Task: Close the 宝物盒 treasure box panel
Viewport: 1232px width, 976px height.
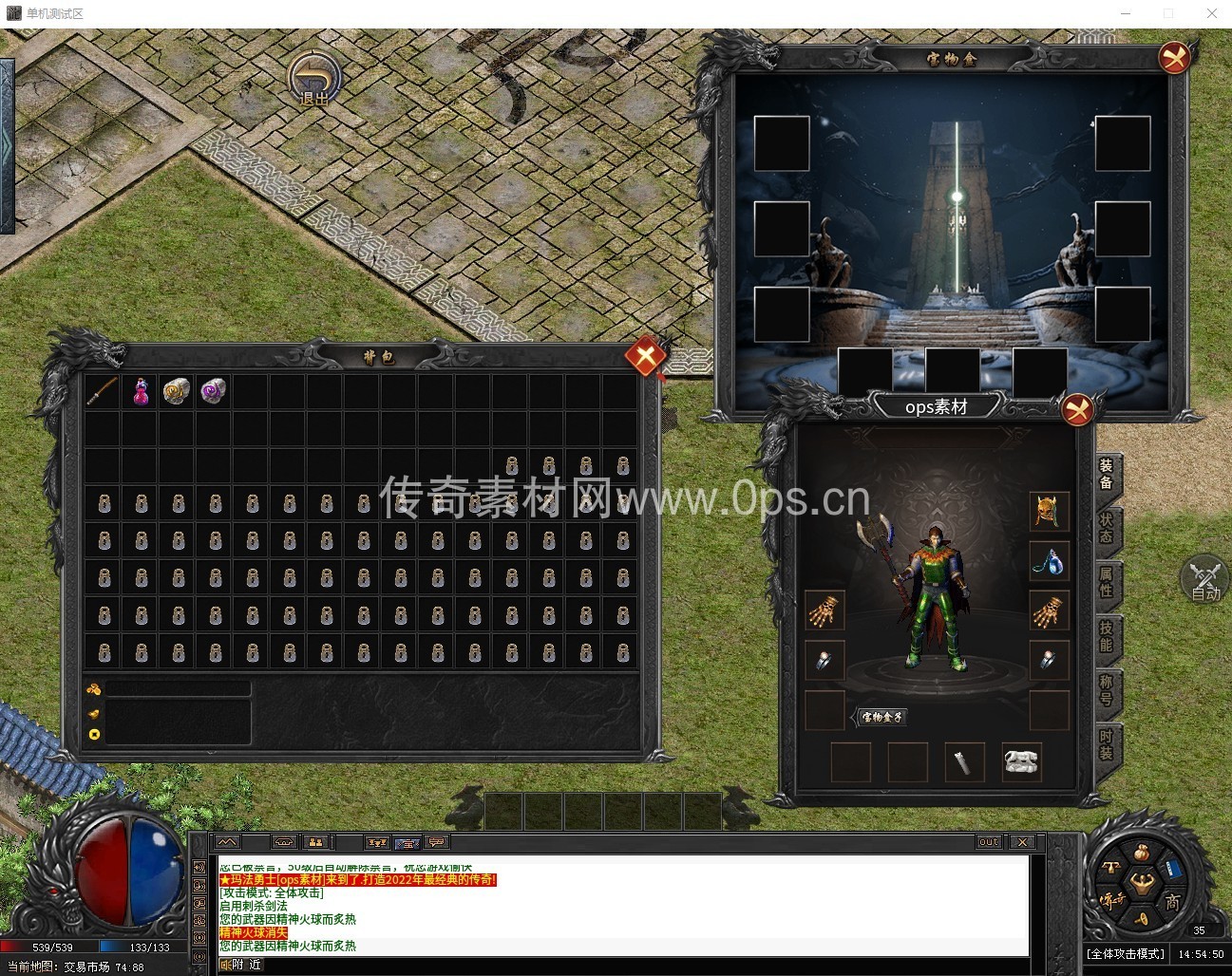Action: (1175, 58)
